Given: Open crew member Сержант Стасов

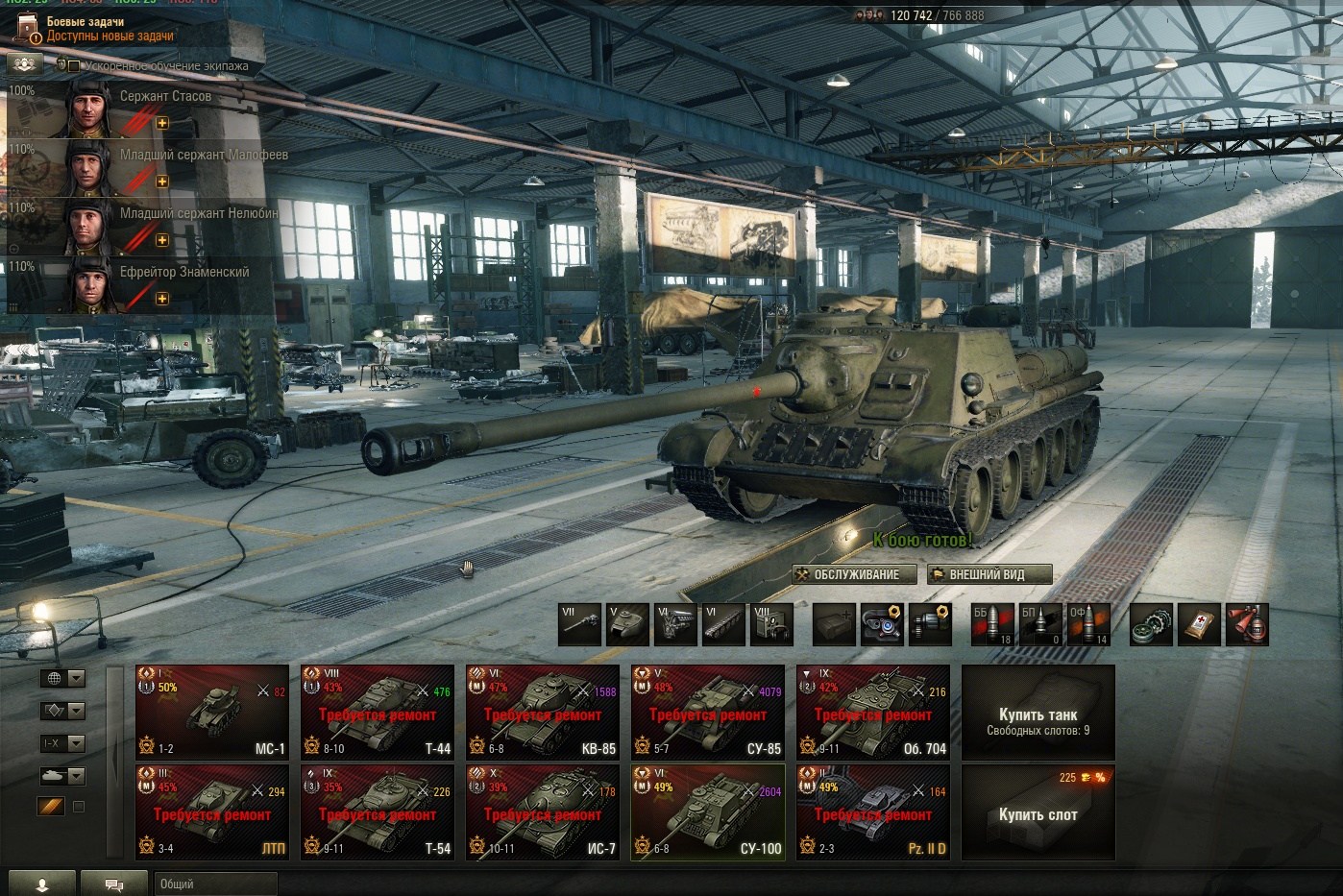Looking at the screenshot, I should click(144, 109).
